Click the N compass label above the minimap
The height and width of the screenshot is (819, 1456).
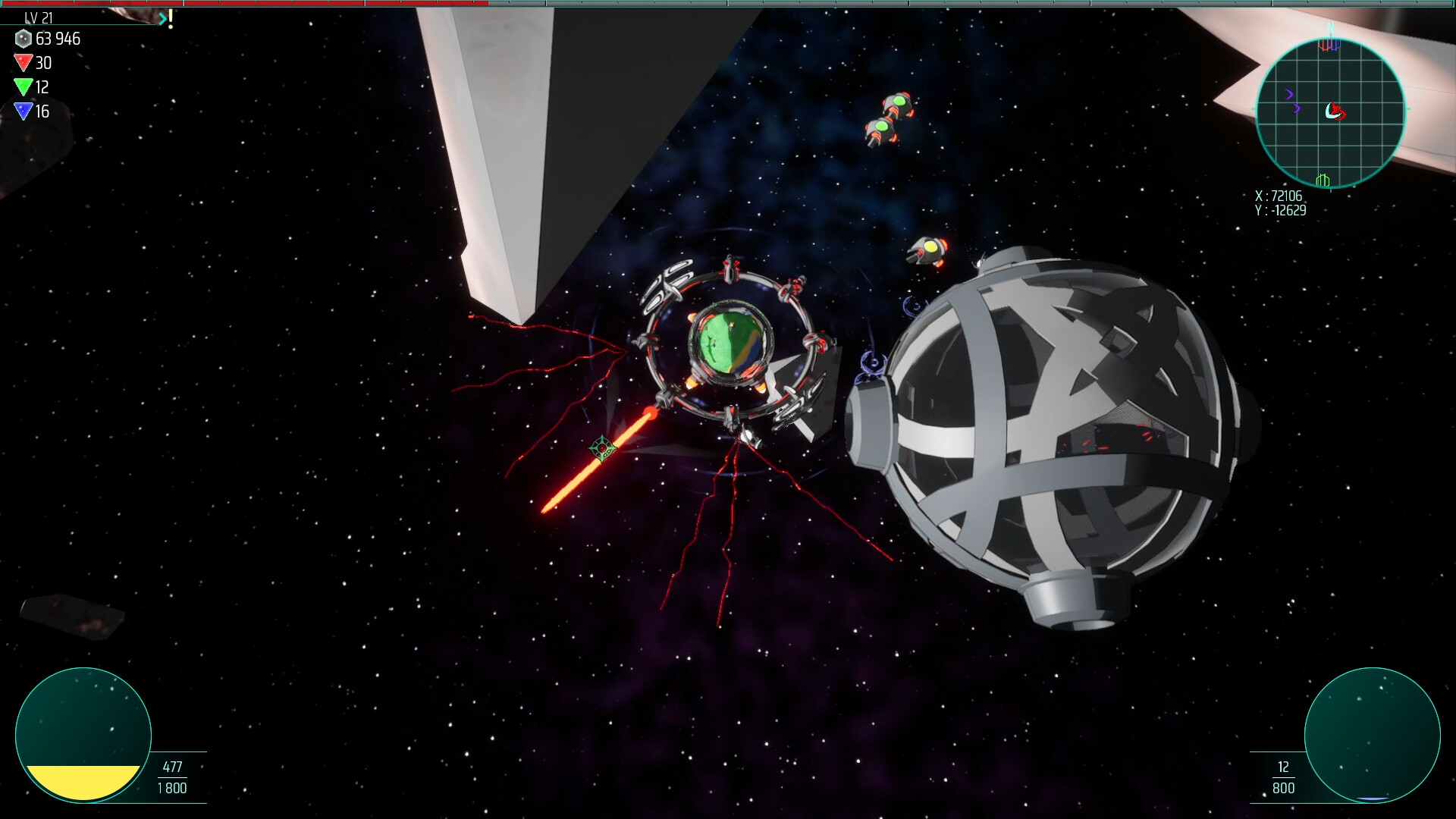tap(1332, 27)
